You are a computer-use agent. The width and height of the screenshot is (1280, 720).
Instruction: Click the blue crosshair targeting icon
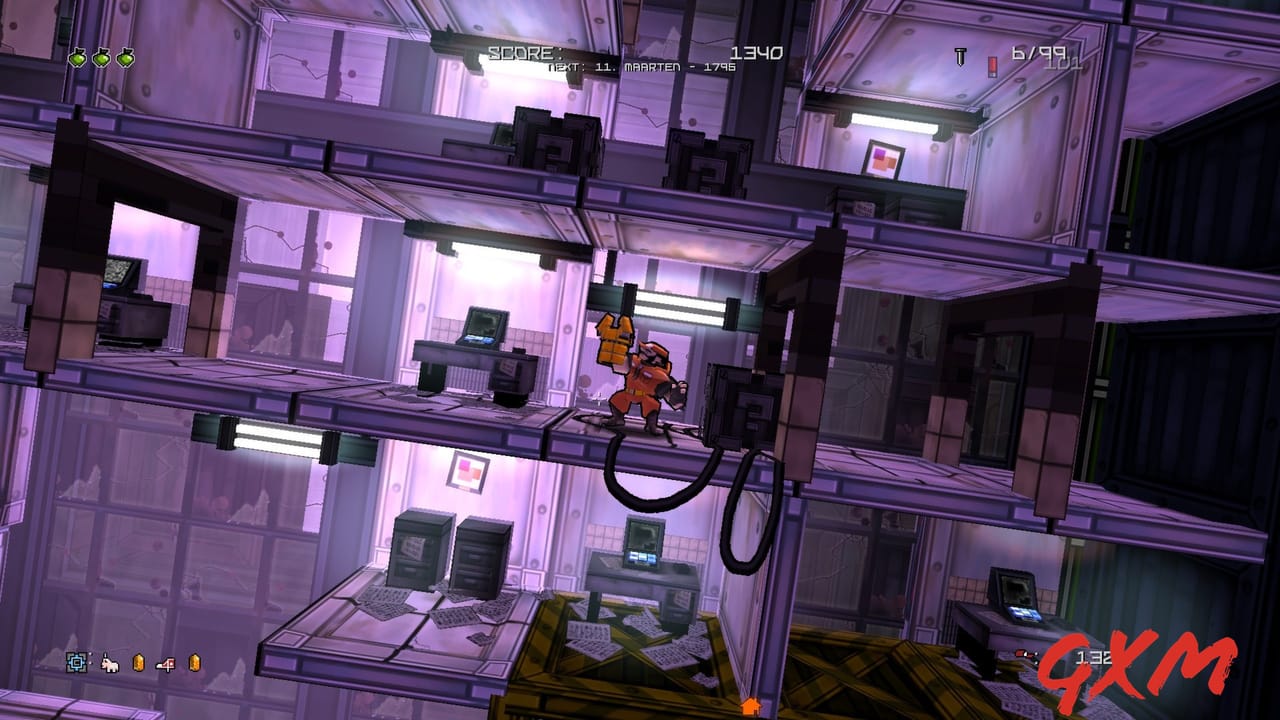click(77, 660)
